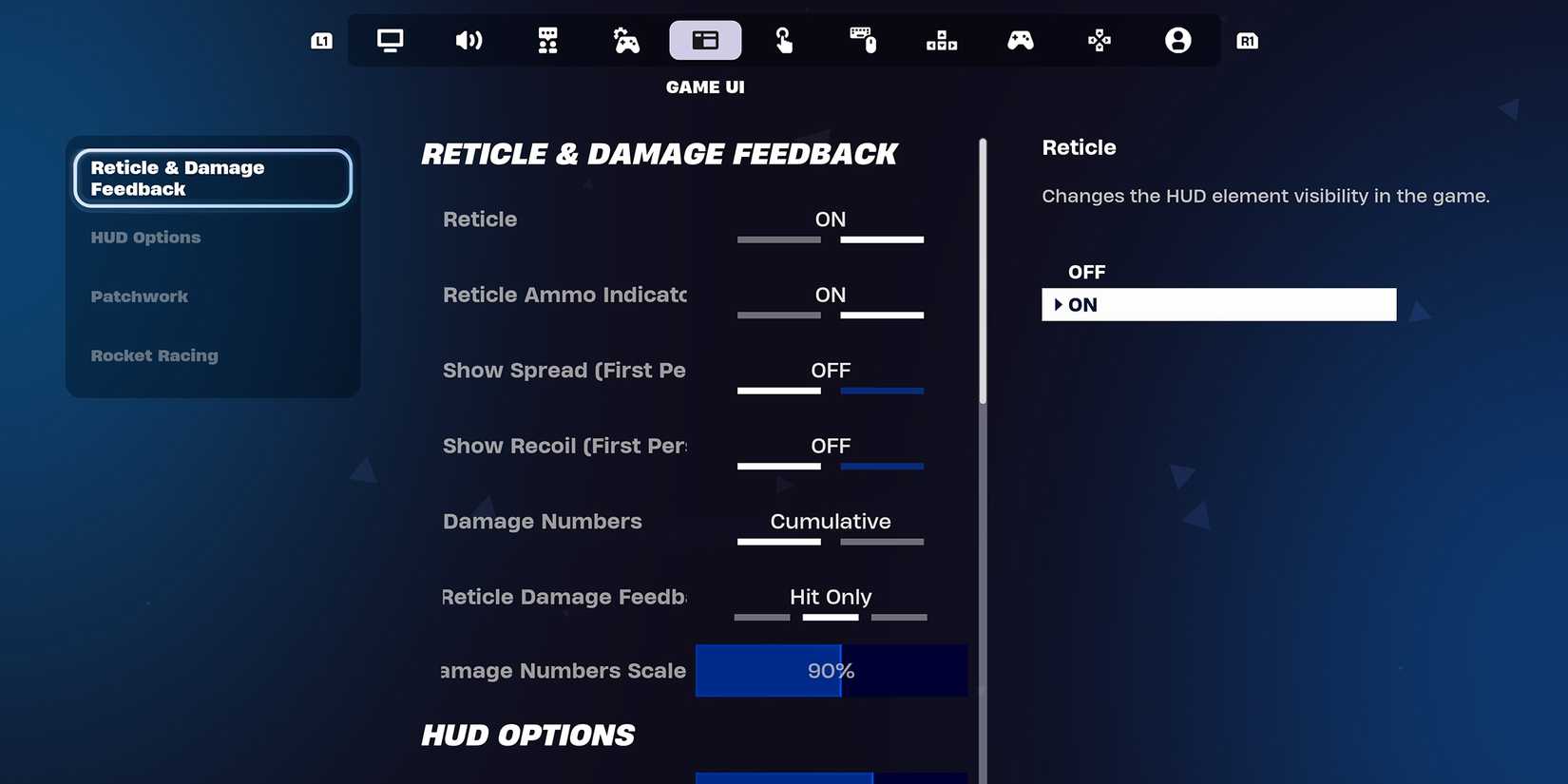Select ON in the Reticle option list

click(1219, 304)
